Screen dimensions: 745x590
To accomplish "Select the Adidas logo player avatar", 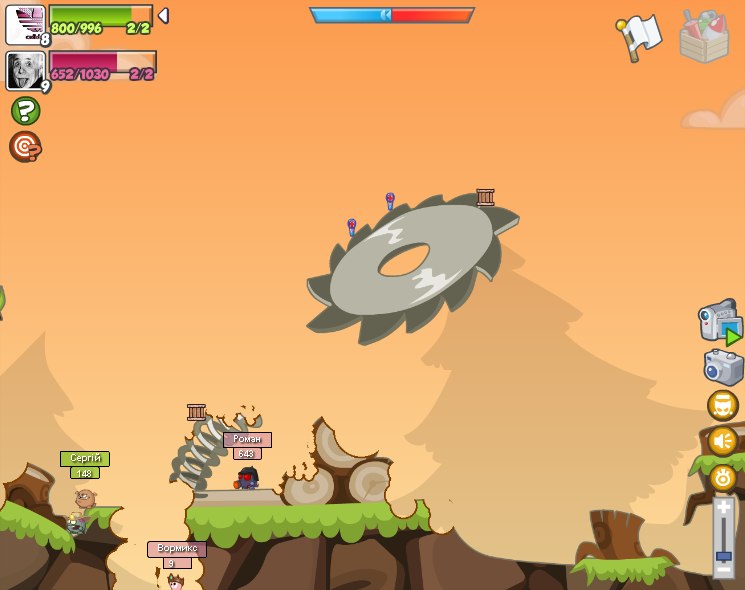I will [x=25, y=25].
